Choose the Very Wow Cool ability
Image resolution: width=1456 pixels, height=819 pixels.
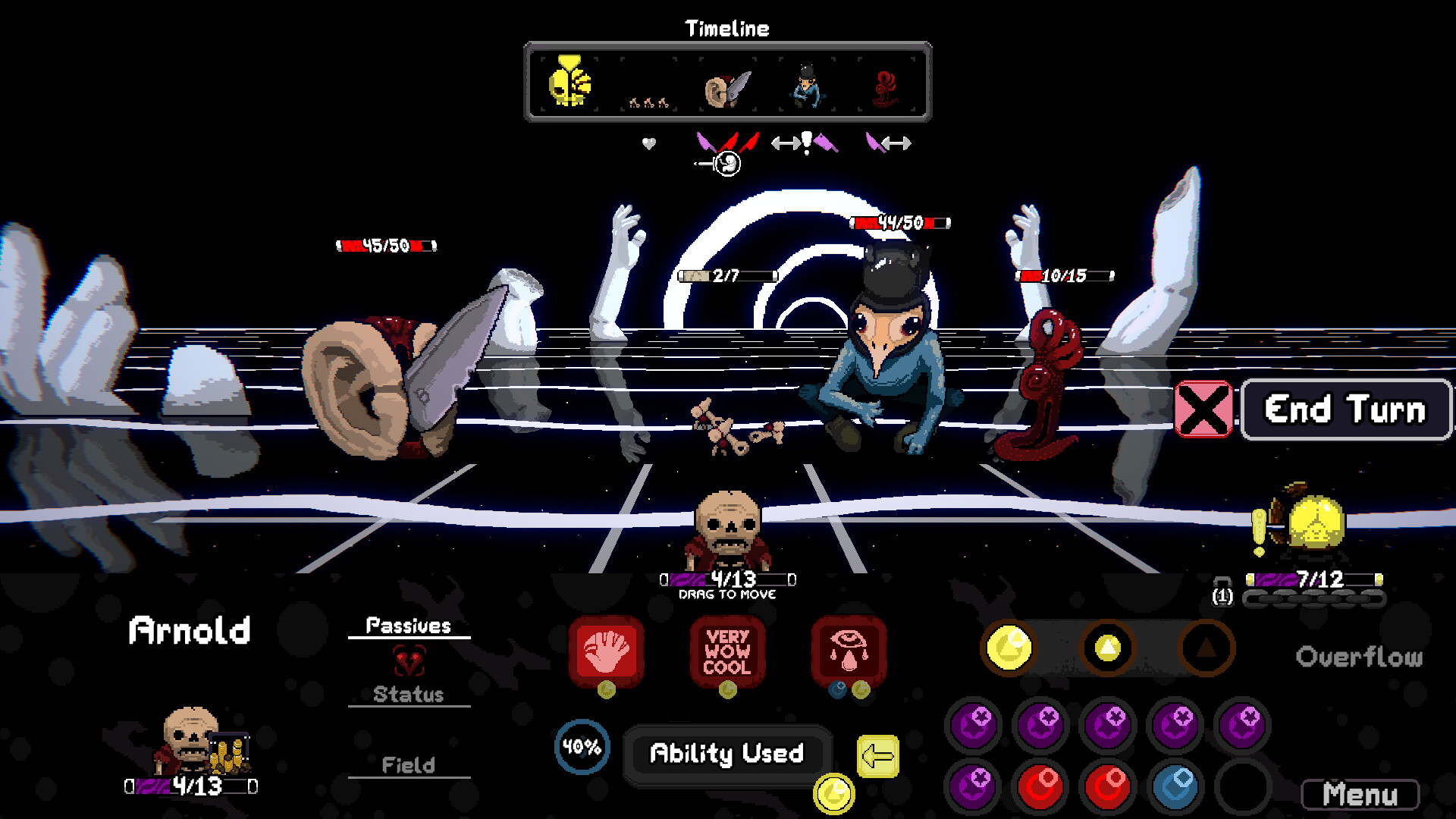pos(727,651)
